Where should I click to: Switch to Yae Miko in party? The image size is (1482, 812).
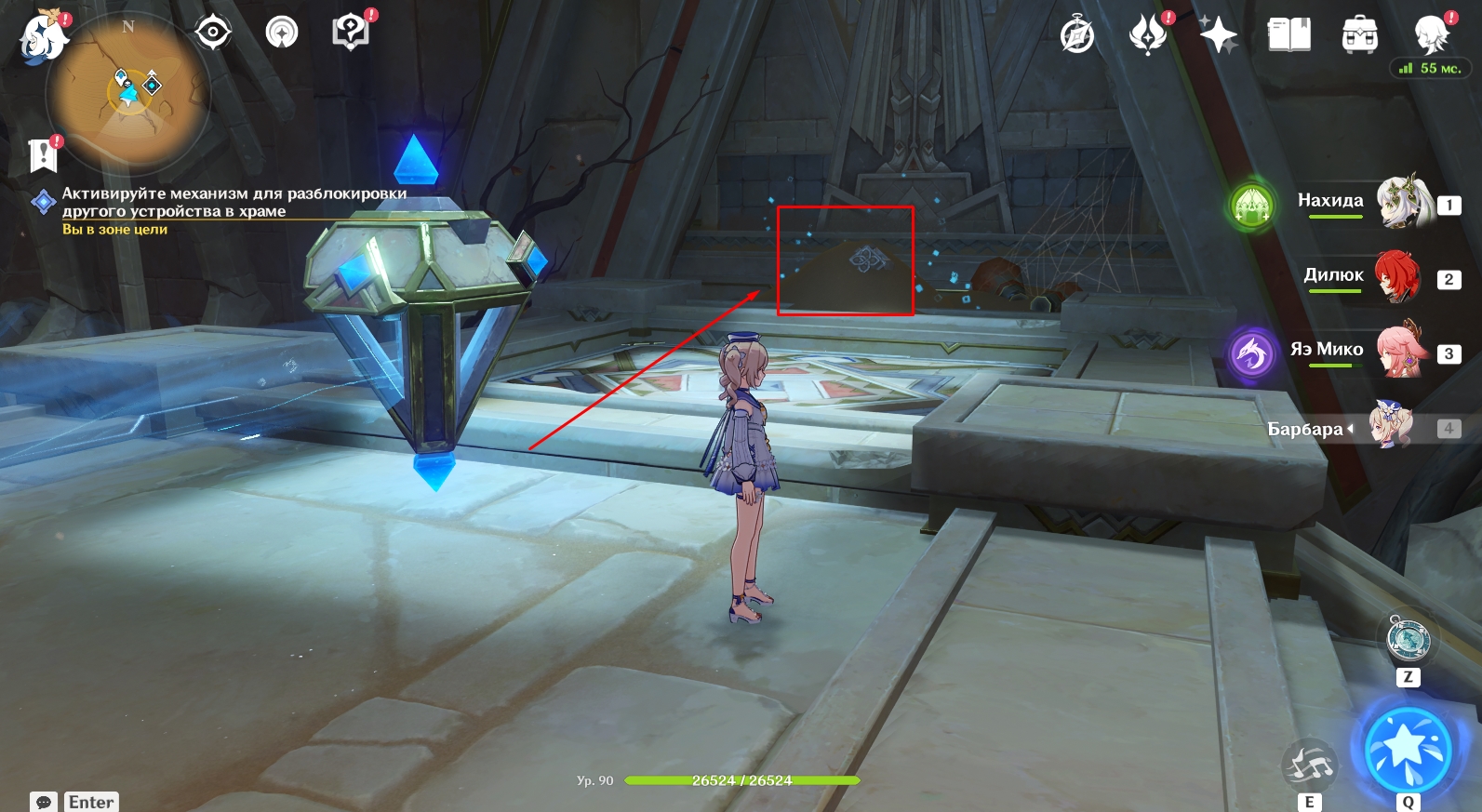coord(1400,351)
